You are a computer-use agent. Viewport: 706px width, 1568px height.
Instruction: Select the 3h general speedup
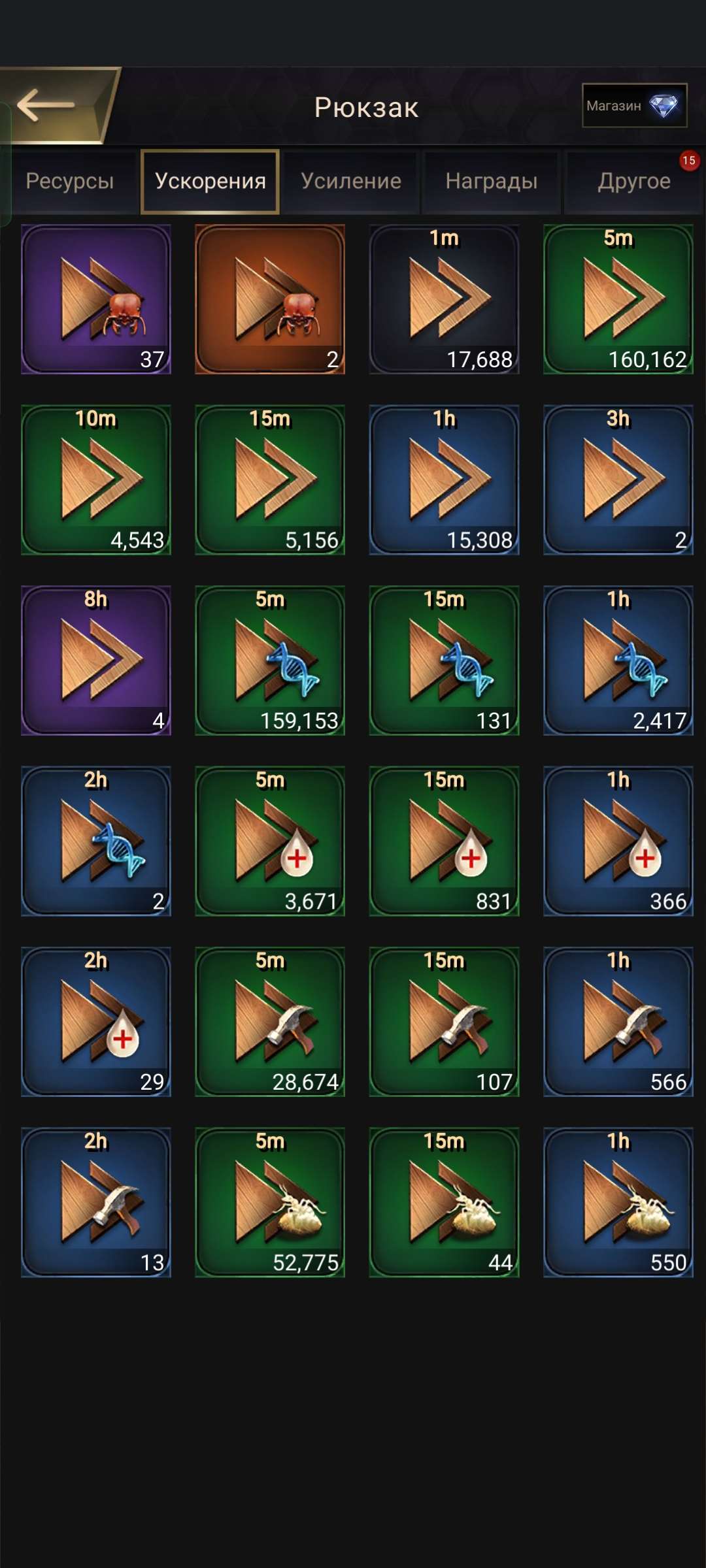[618, 480]
